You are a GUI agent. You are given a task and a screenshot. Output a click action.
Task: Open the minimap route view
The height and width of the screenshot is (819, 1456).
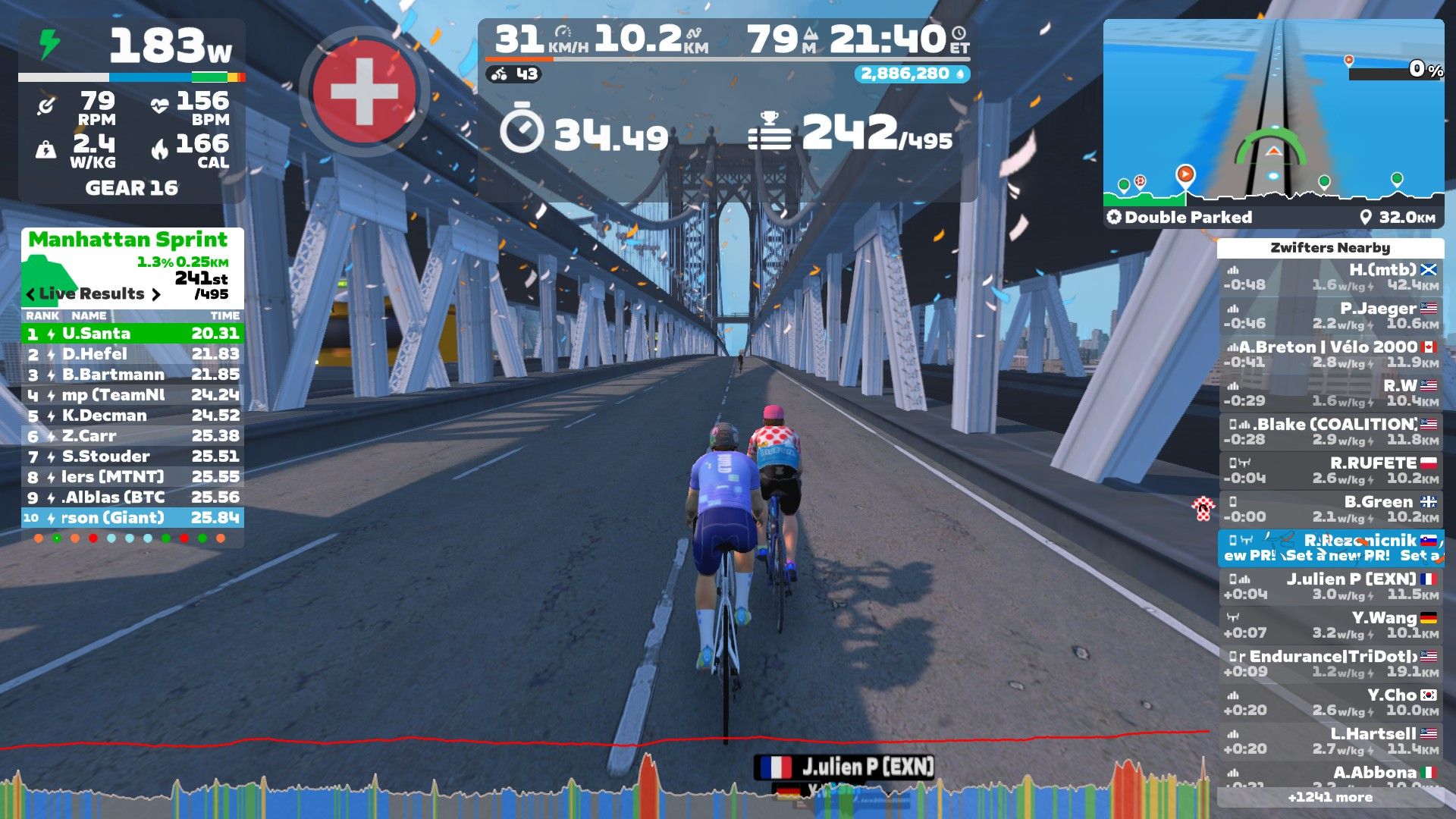(x=1273, y=114)
